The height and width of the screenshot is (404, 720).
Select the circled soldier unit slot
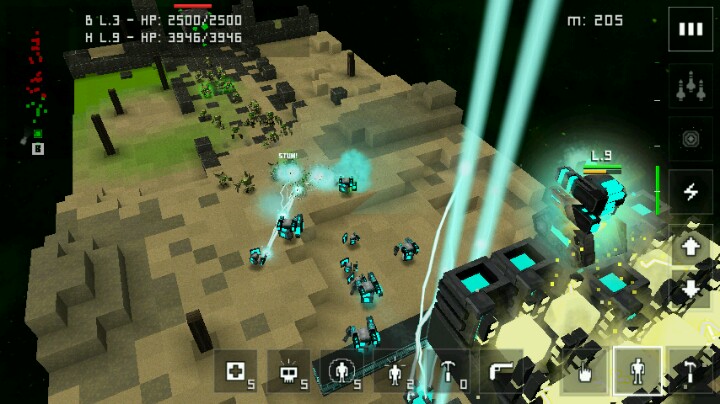tap(342, 370)
